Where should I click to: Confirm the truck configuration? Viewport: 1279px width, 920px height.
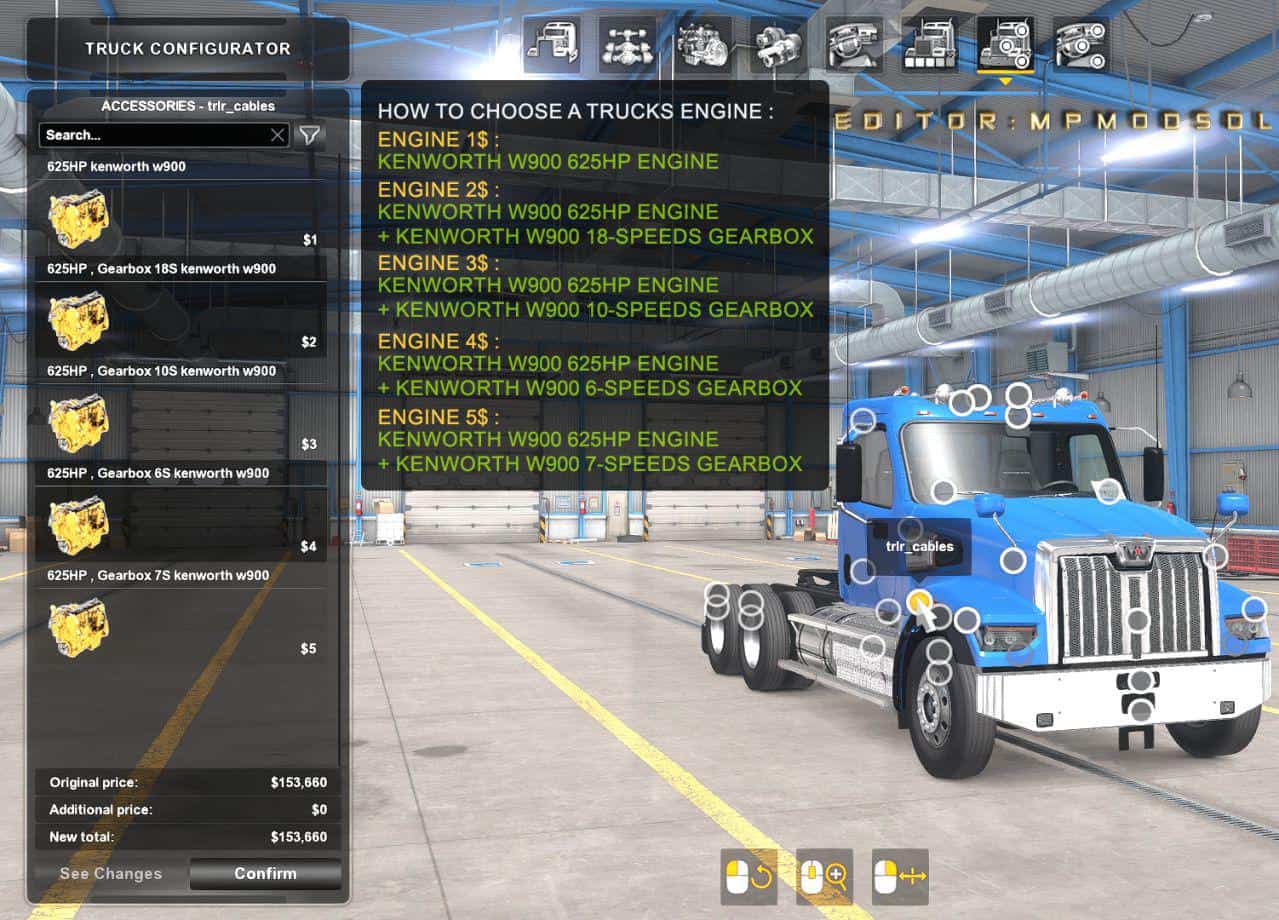(265, 873)
